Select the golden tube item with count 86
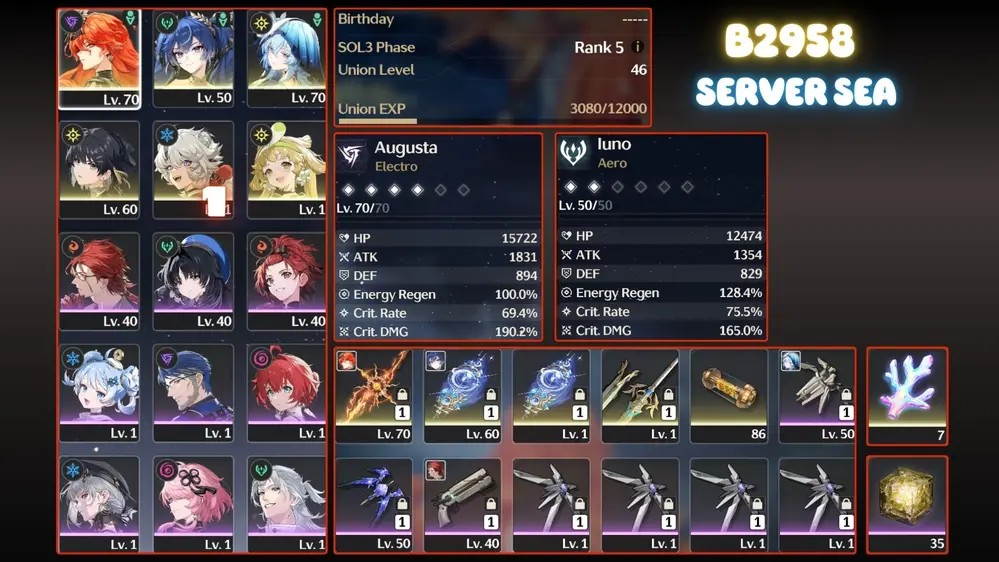The width and height of the screenshot is (999, 562). point(729,395)
